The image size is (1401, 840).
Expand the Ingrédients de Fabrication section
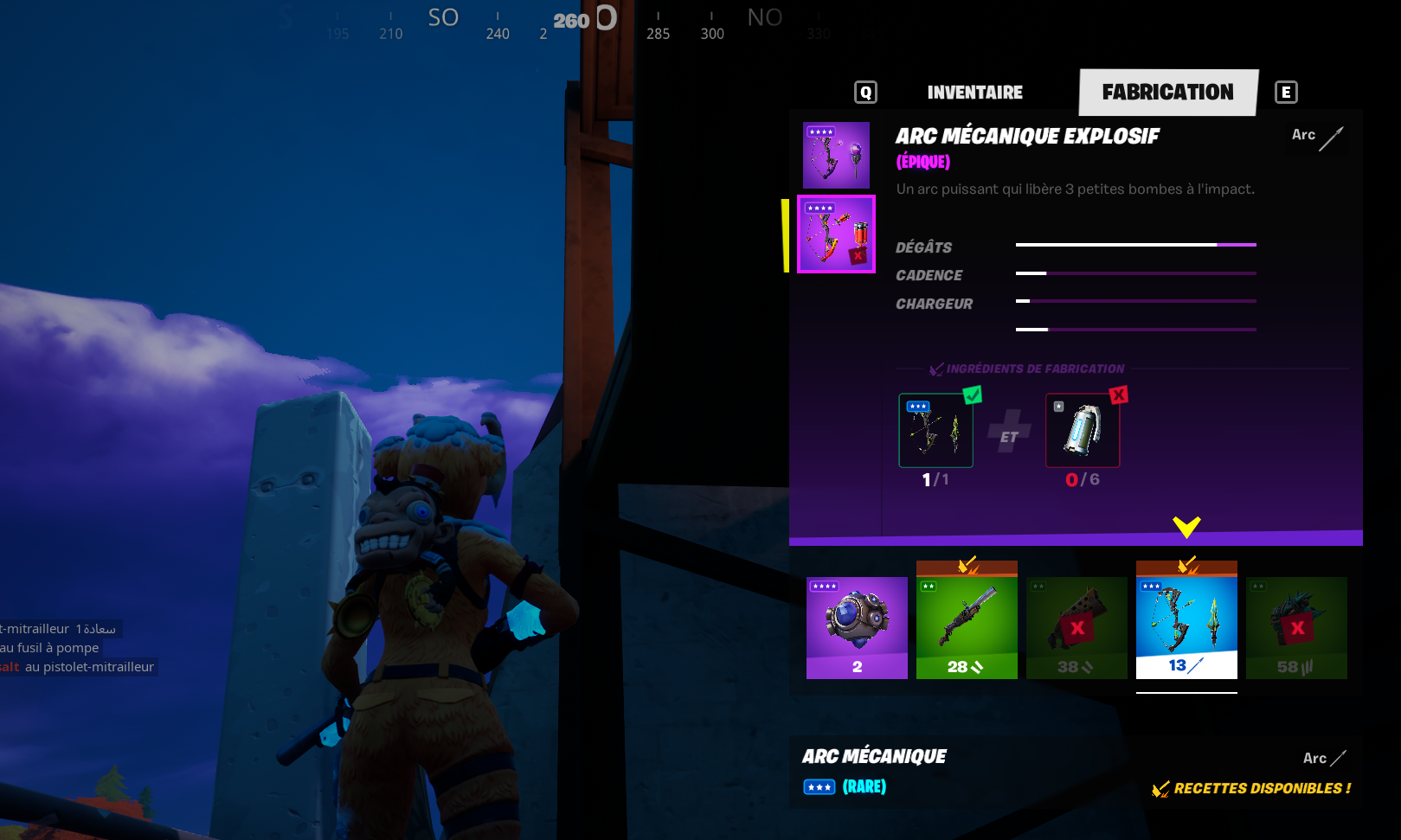tap(1034, 368)
